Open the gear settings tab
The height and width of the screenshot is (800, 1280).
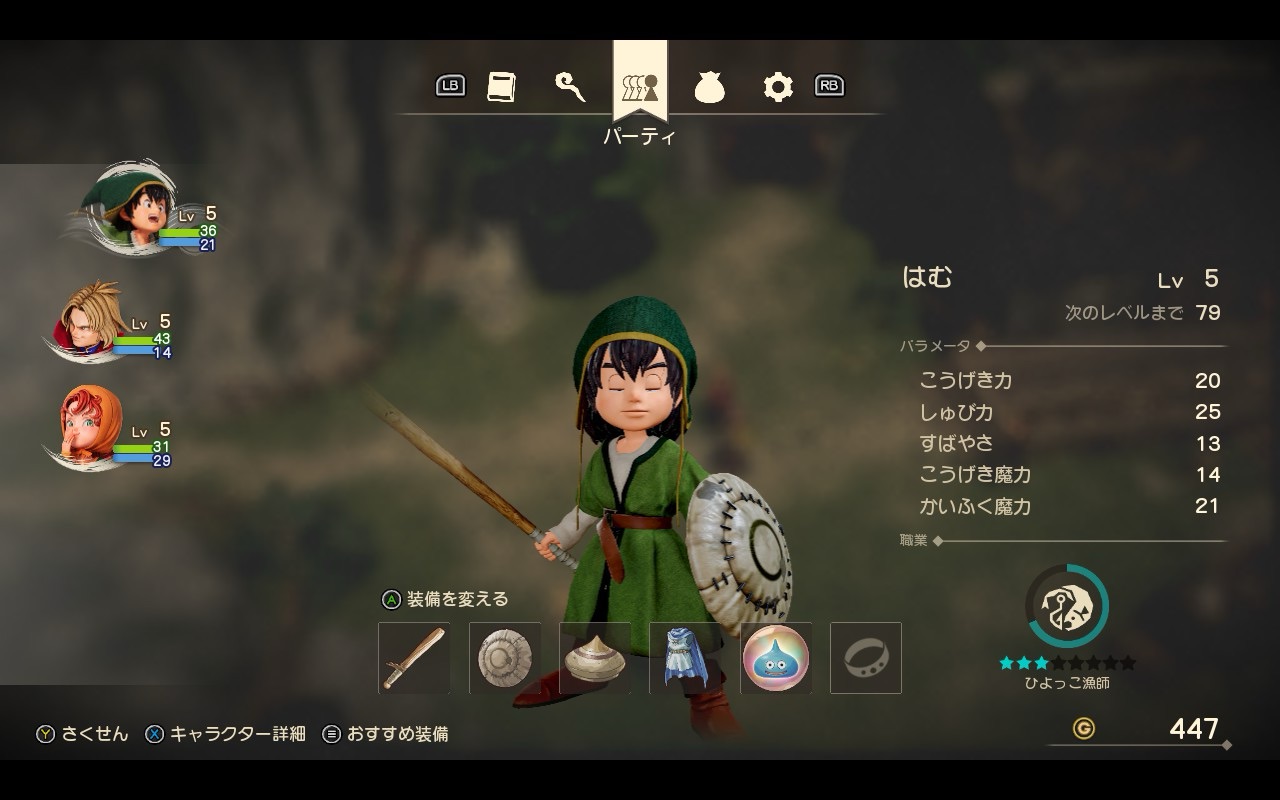(777, 88)
